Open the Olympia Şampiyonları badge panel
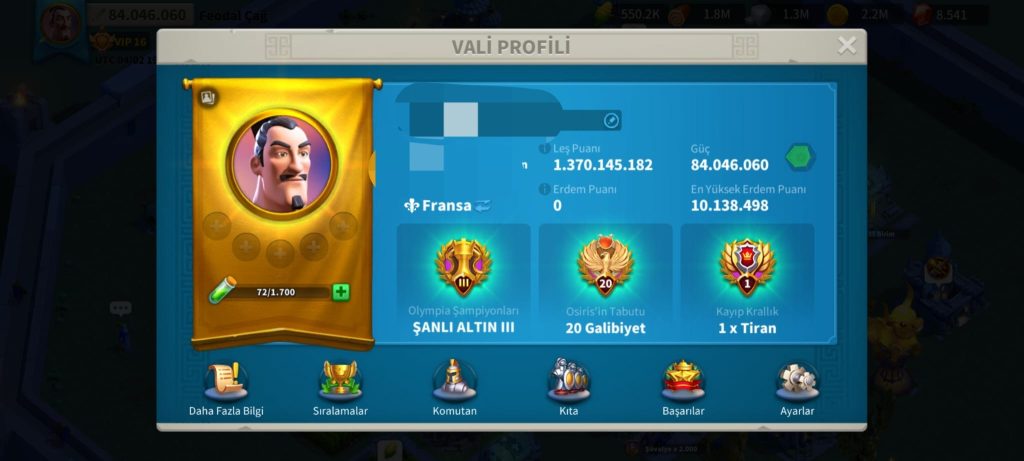Image resolution: width=1024 pixels, height=461 pixels. click(463, 282)
